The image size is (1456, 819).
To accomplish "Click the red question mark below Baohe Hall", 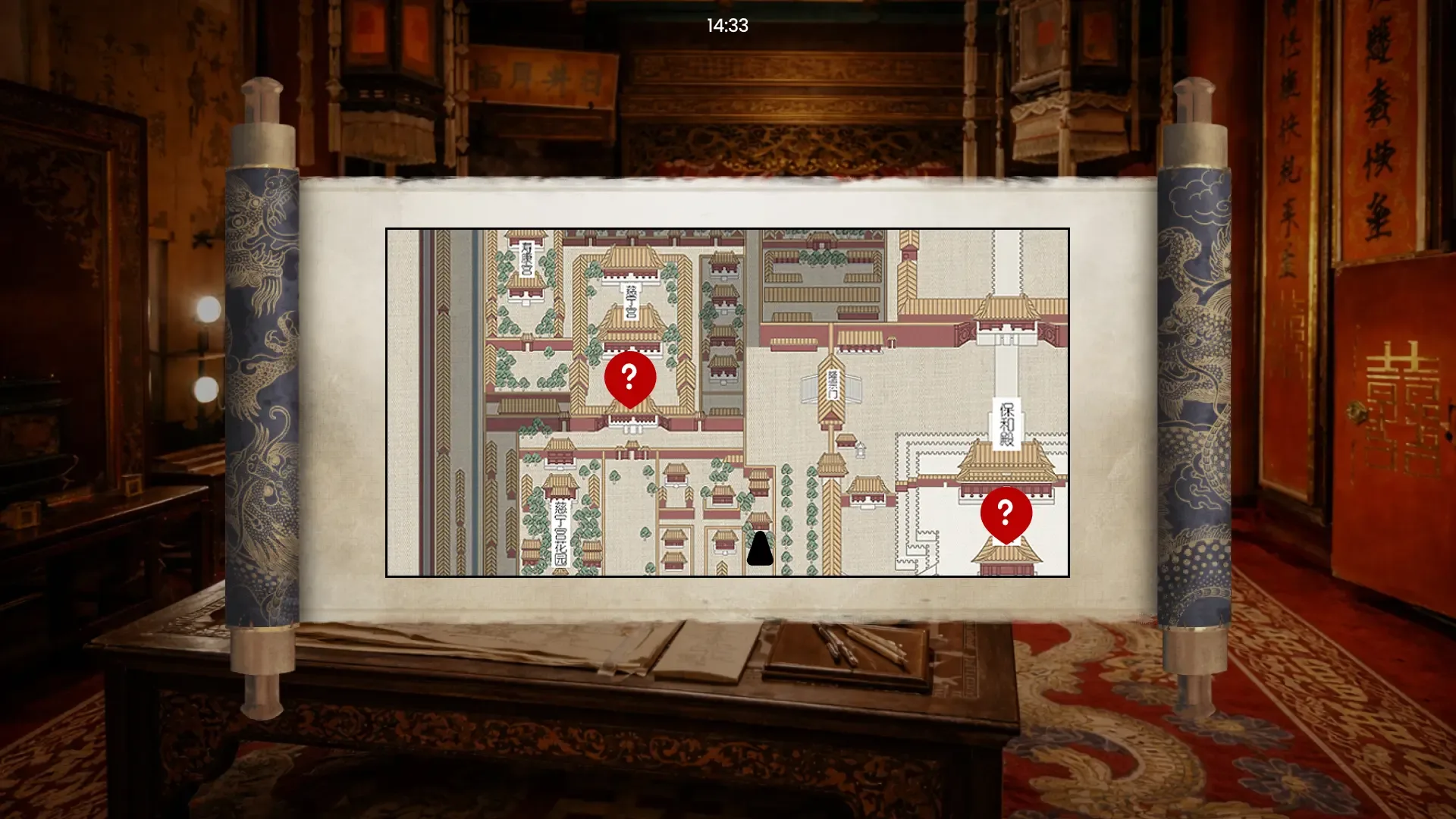I will pyautogui.click(x=1005, y=514).
